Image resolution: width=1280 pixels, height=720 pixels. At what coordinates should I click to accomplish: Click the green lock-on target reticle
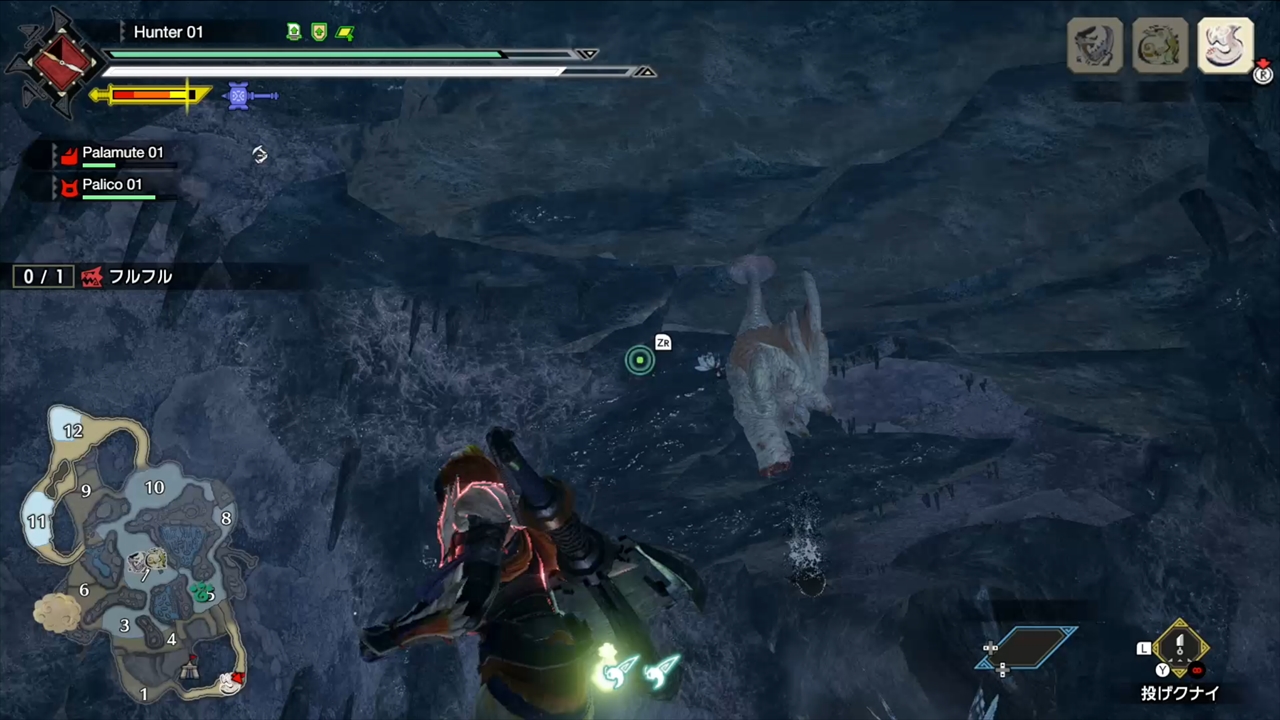(640, 360)
